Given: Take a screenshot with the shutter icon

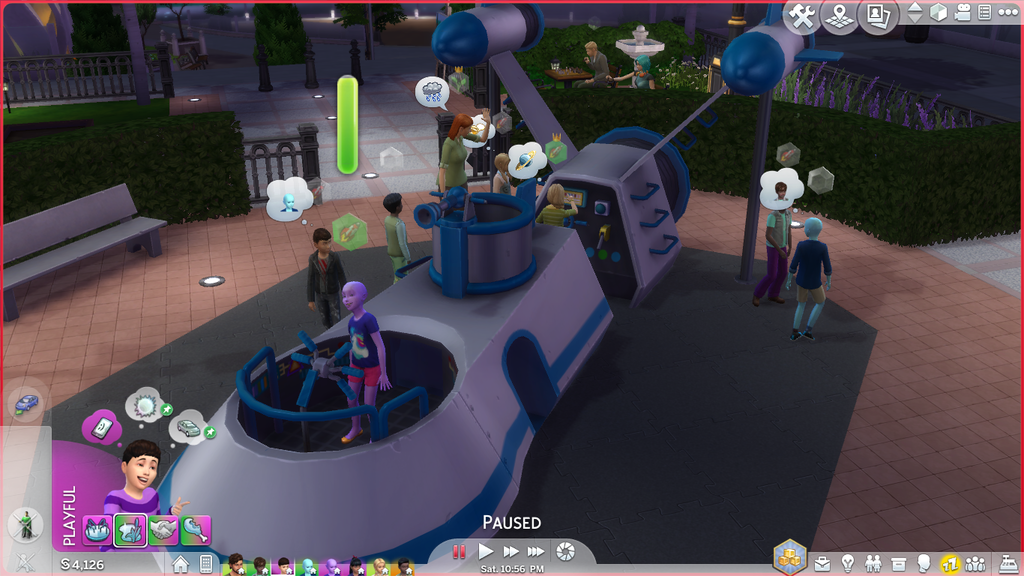Looking at the screenshot, I should click(566, 551).
